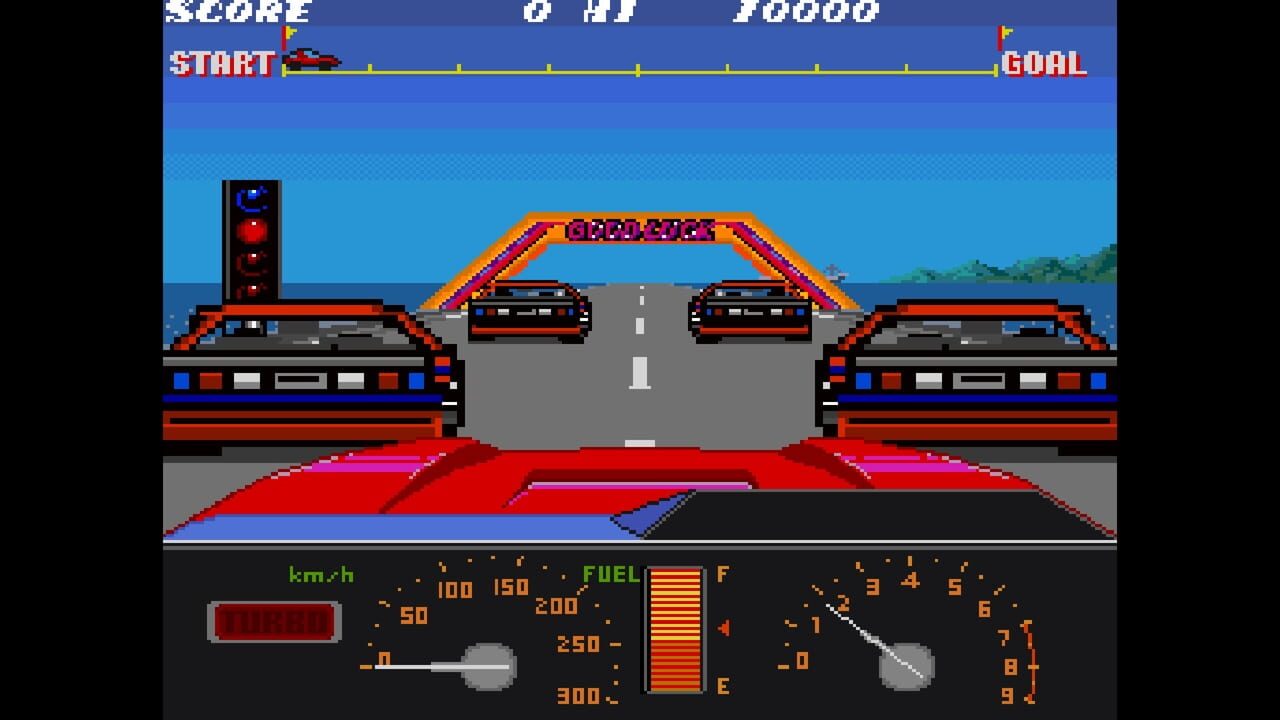This screenshot has height=720, width=1280.
Task: Click the gray speedometer needle hub
Action: (487, 666)
